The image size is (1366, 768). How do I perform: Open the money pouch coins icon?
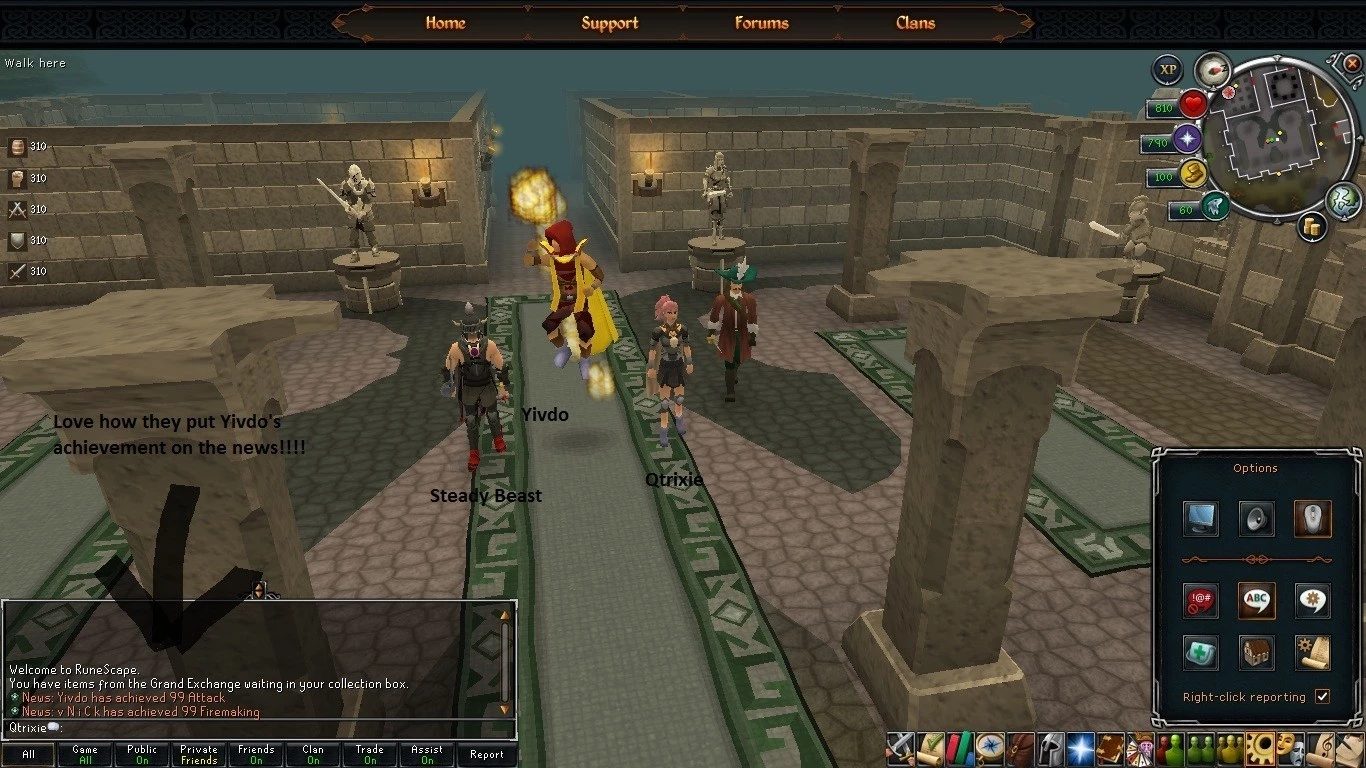coord(1193,174)
